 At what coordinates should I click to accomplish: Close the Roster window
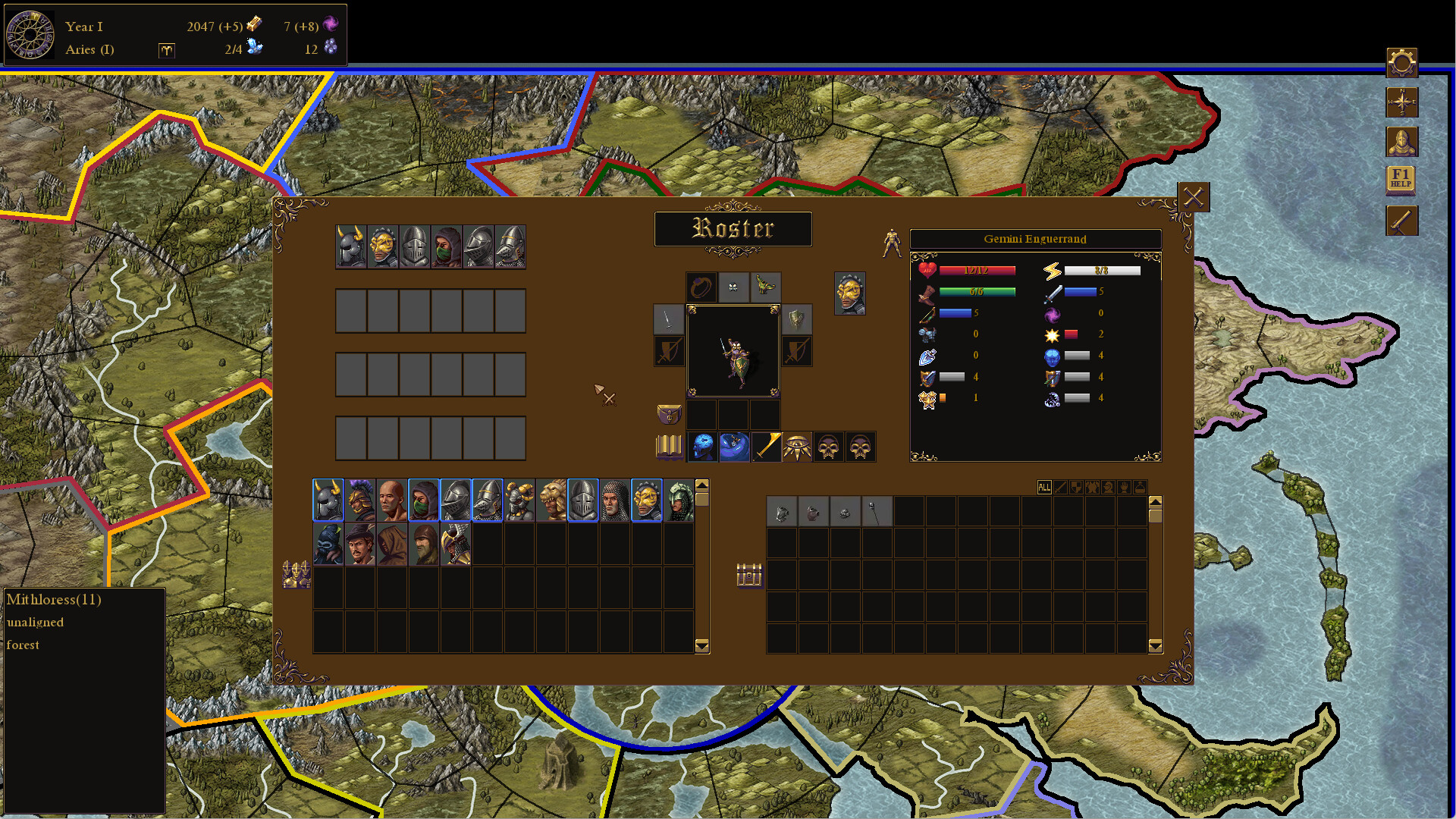coord(1193,197)
